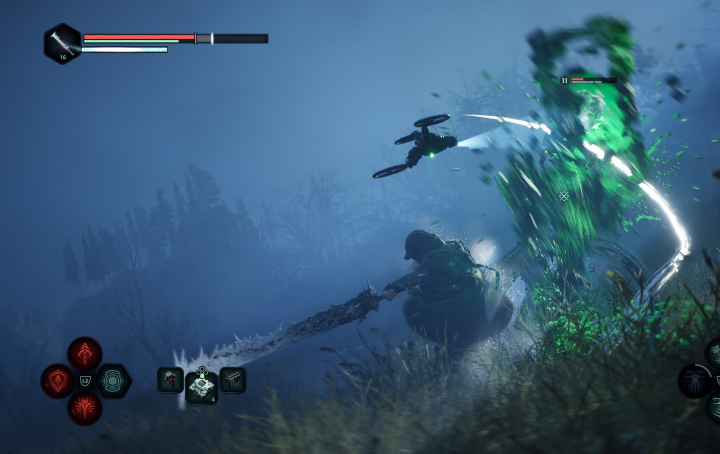Use the white device consumable slot
This screenshot has width=720, height=454.
click(202, 387)
